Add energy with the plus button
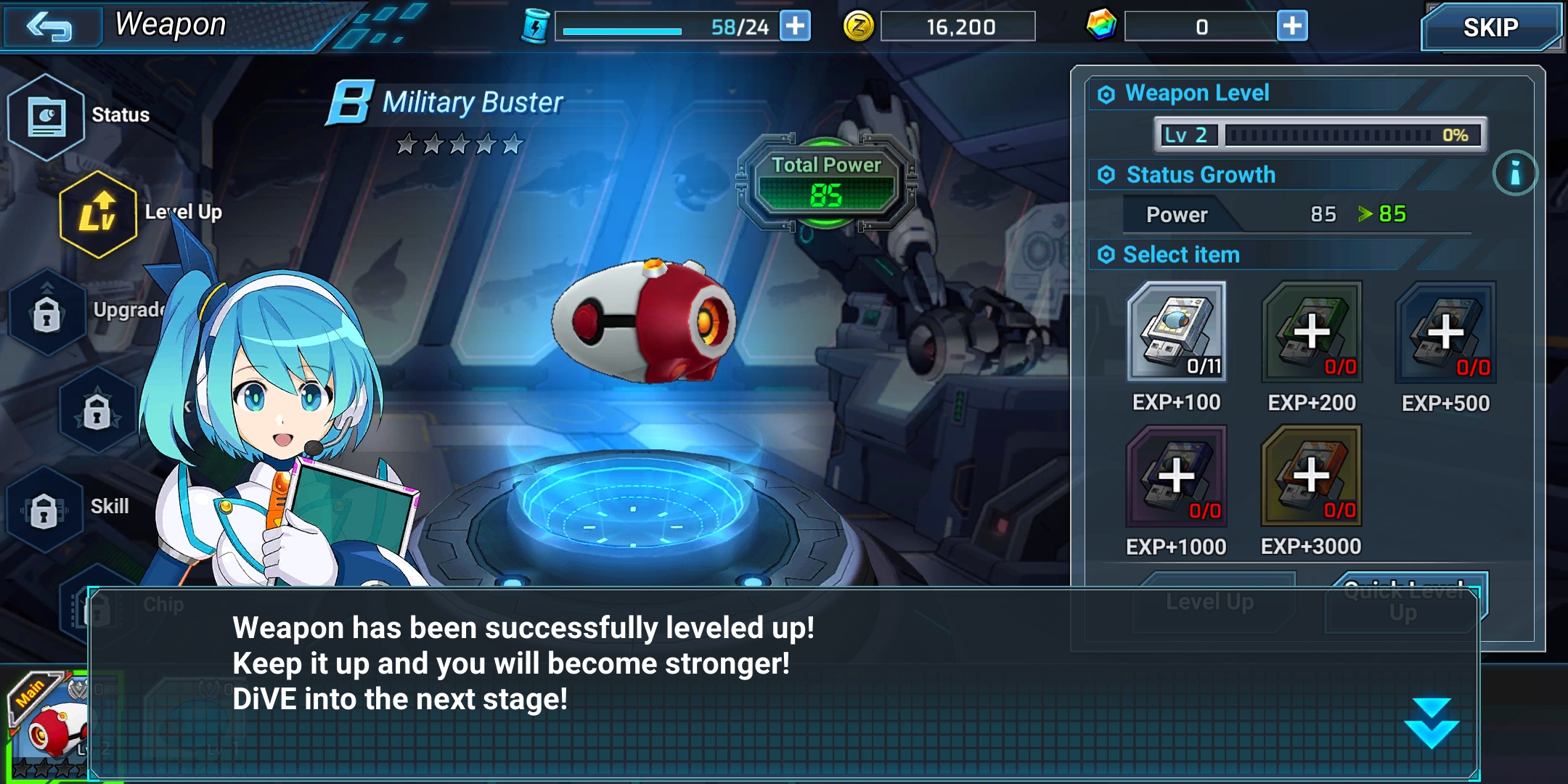This screenshot has width=1568, height=784. 795,26
